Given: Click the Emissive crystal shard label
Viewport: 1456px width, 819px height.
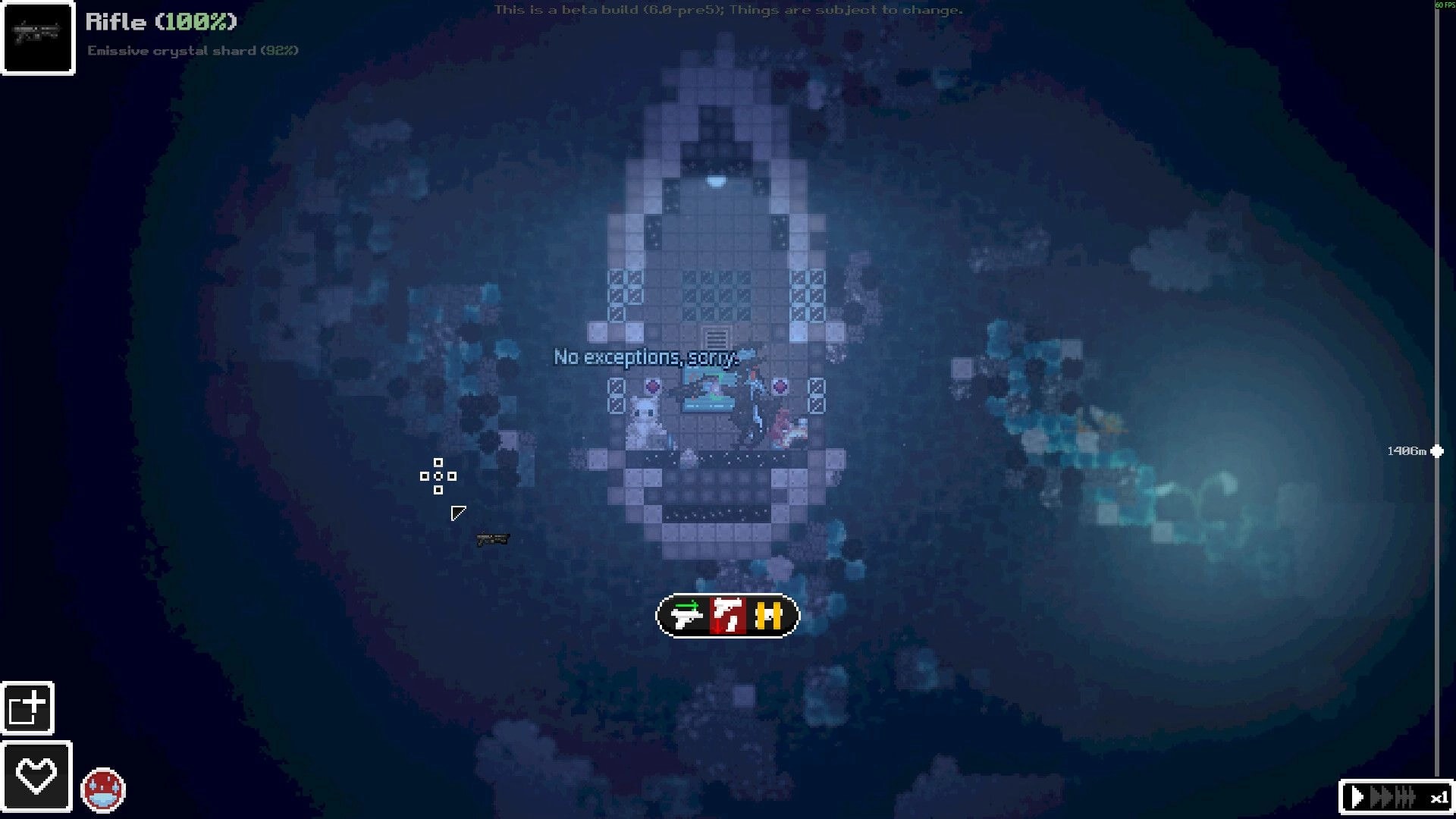Looking at the screenshot, I should (x=192, y=51).
